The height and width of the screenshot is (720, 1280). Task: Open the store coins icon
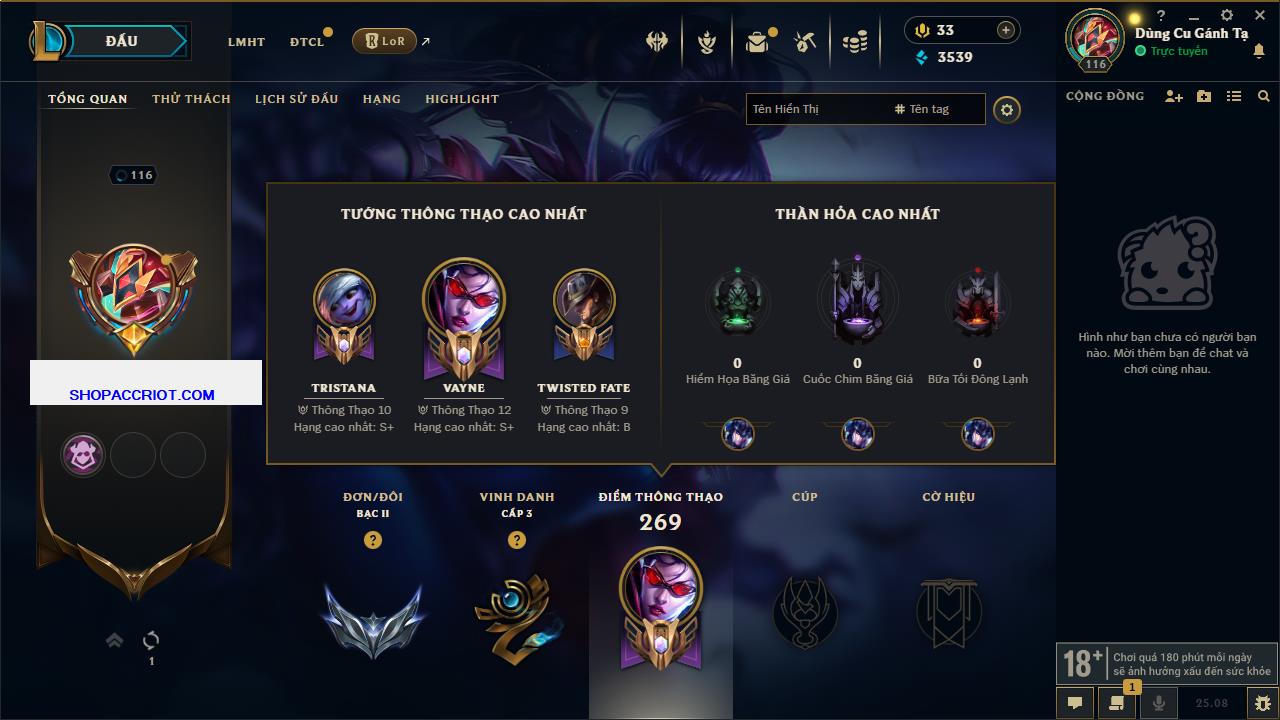click(x=855, y=42)
